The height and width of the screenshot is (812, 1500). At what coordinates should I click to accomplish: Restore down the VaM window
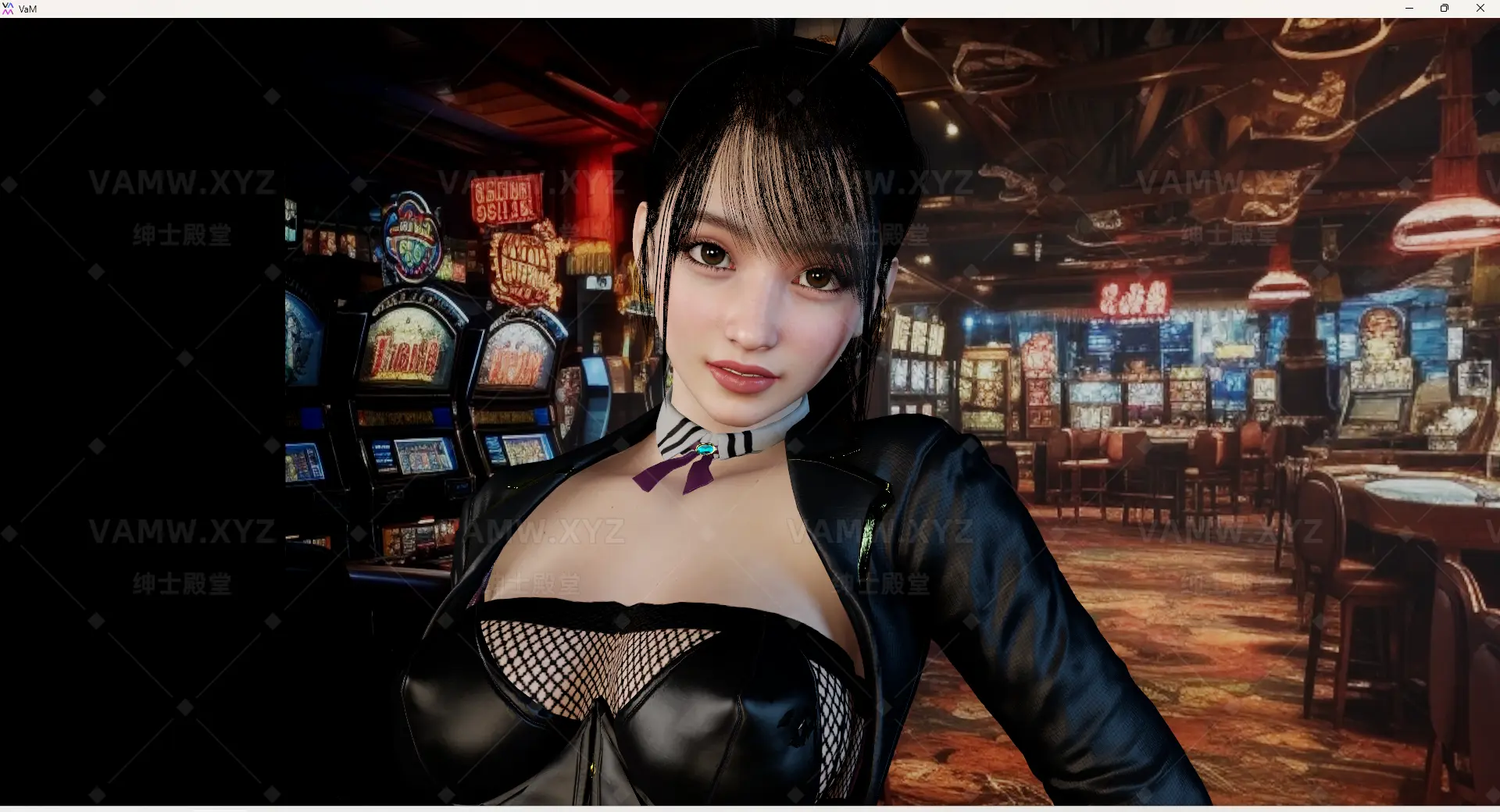(x=1445, y=9)
